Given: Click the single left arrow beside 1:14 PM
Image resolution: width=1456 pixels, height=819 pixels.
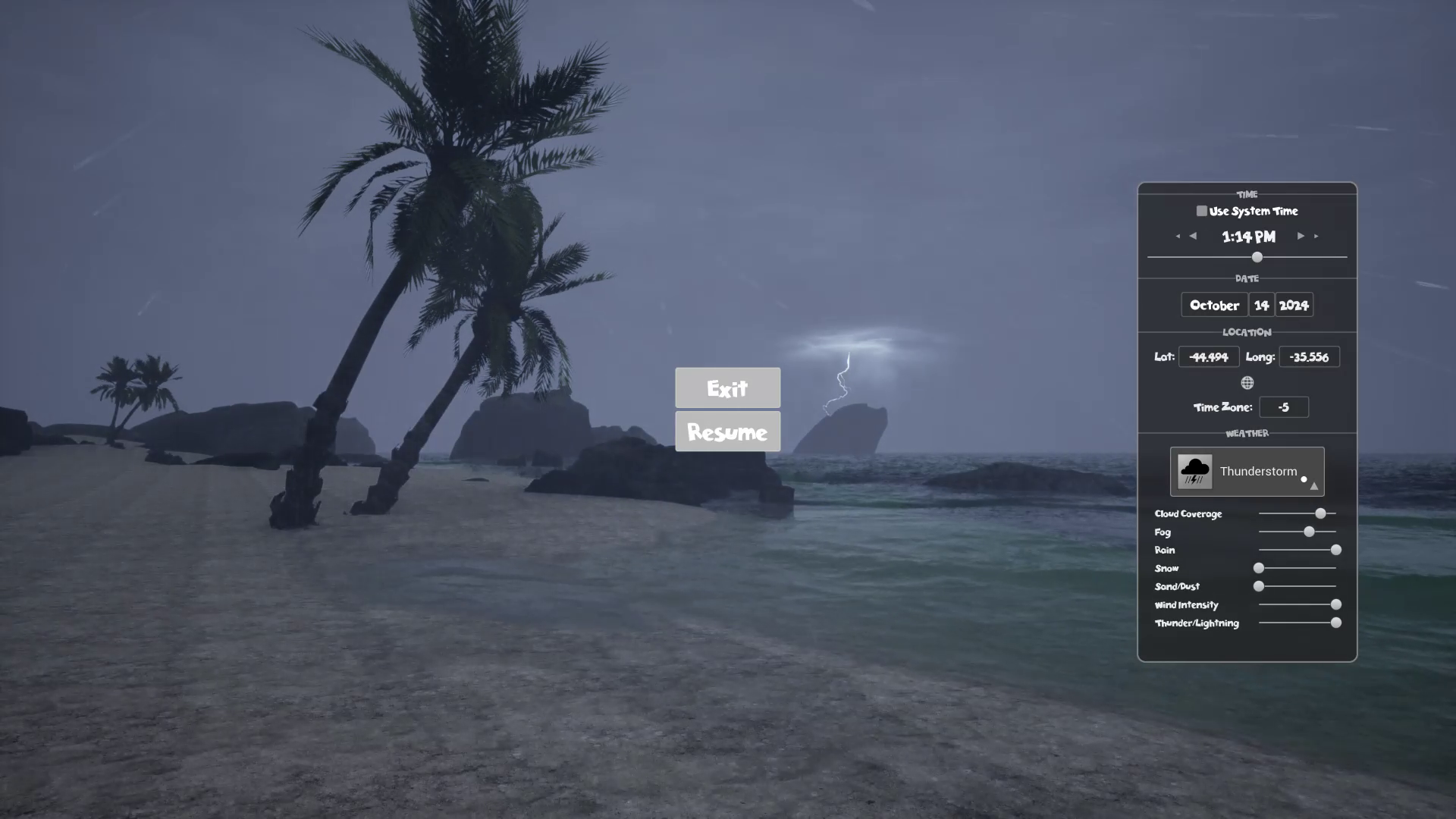Looking at the screenshot, I should click(x=1193, y=237).
